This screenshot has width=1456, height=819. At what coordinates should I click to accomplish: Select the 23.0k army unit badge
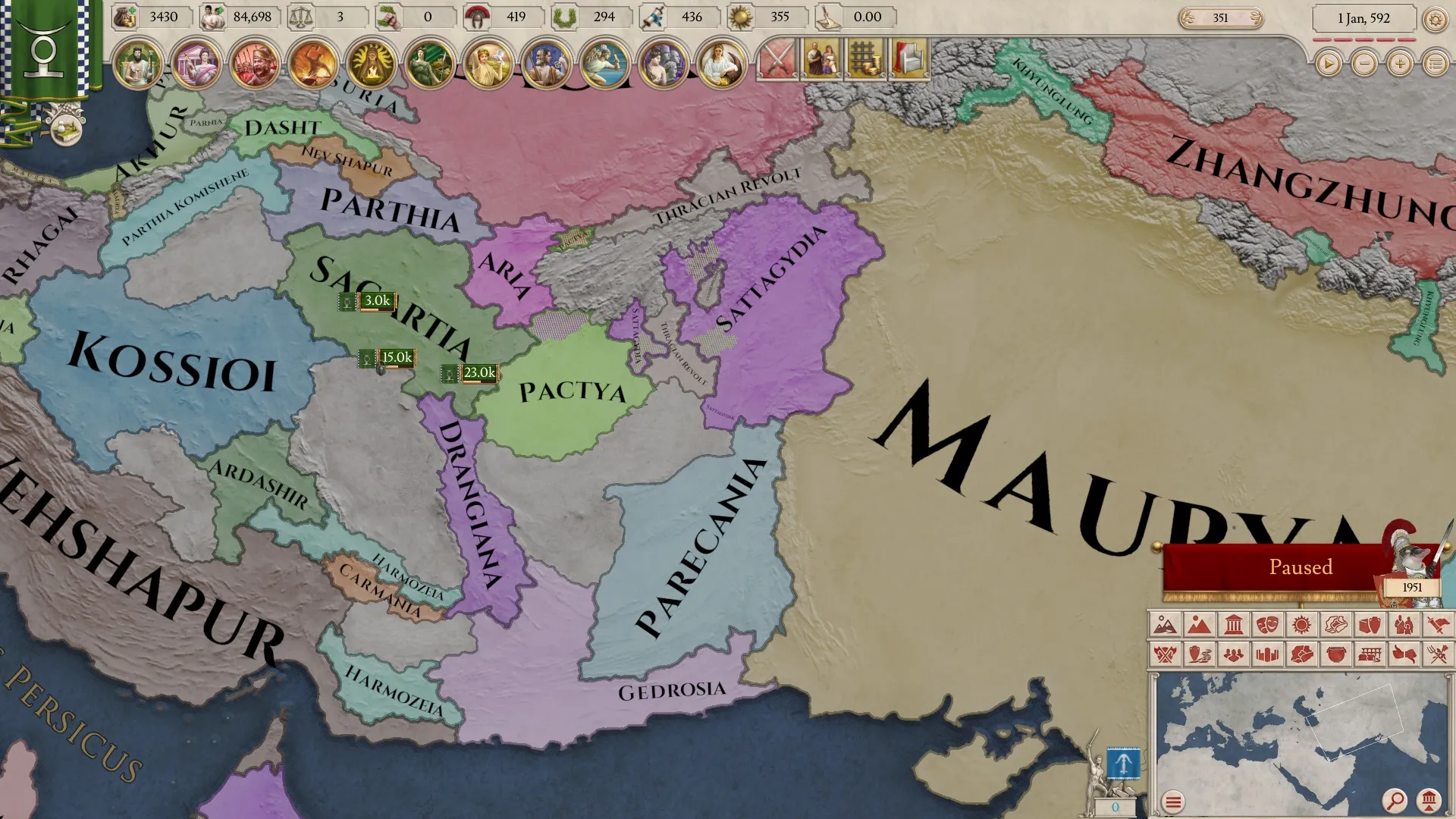pyautogui.click(x=479, y=373)
